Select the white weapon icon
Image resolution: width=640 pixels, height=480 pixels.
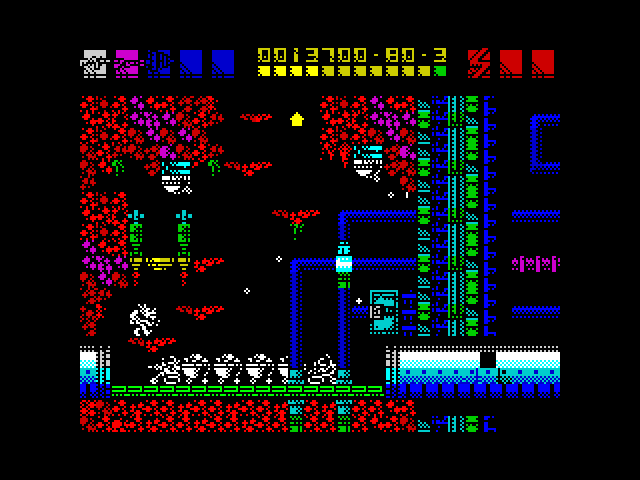(94, 62)
